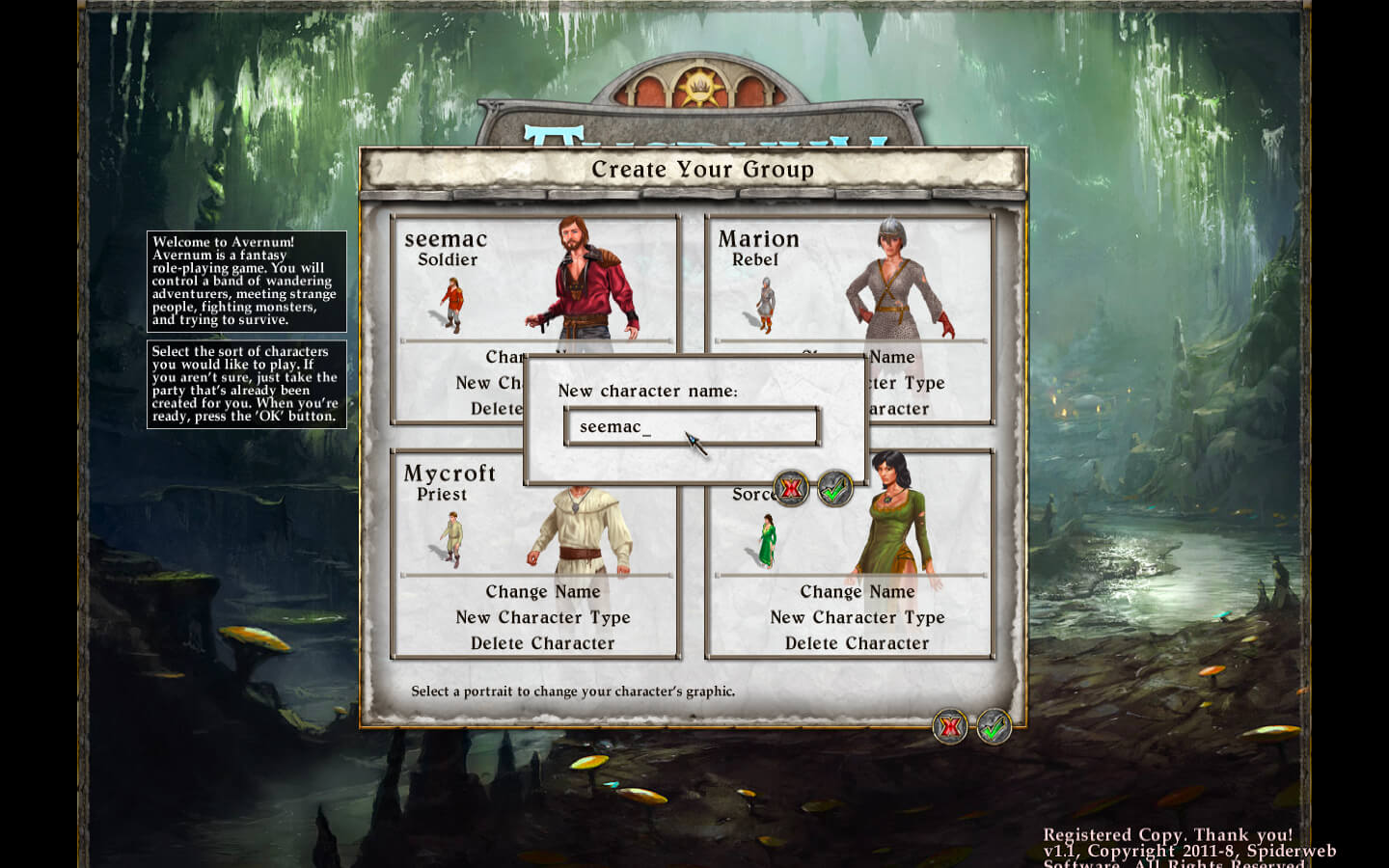1389x868 pixels.
Task: Delete the sorceress character
Action: [857, 643]
